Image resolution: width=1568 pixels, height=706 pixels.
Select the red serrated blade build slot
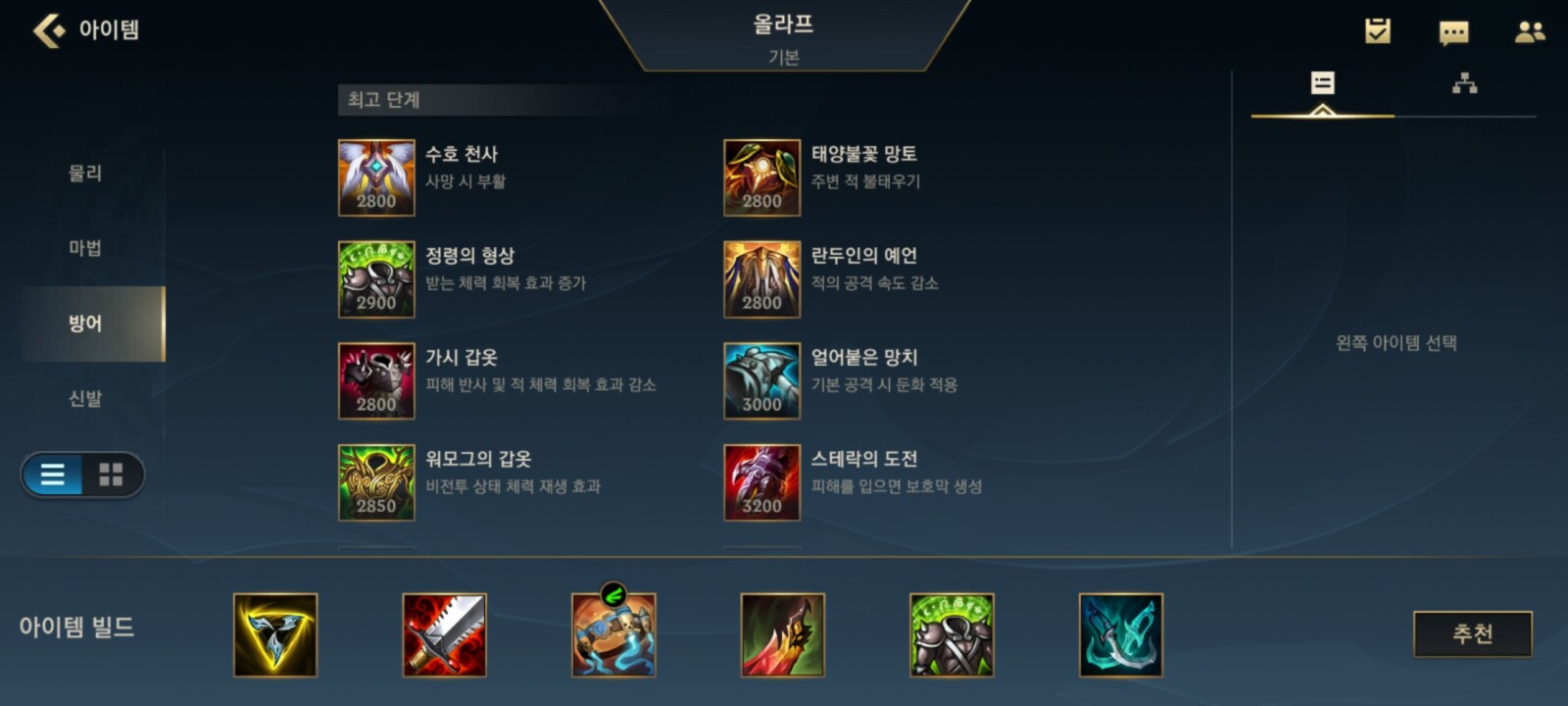(x=445, y=635)
